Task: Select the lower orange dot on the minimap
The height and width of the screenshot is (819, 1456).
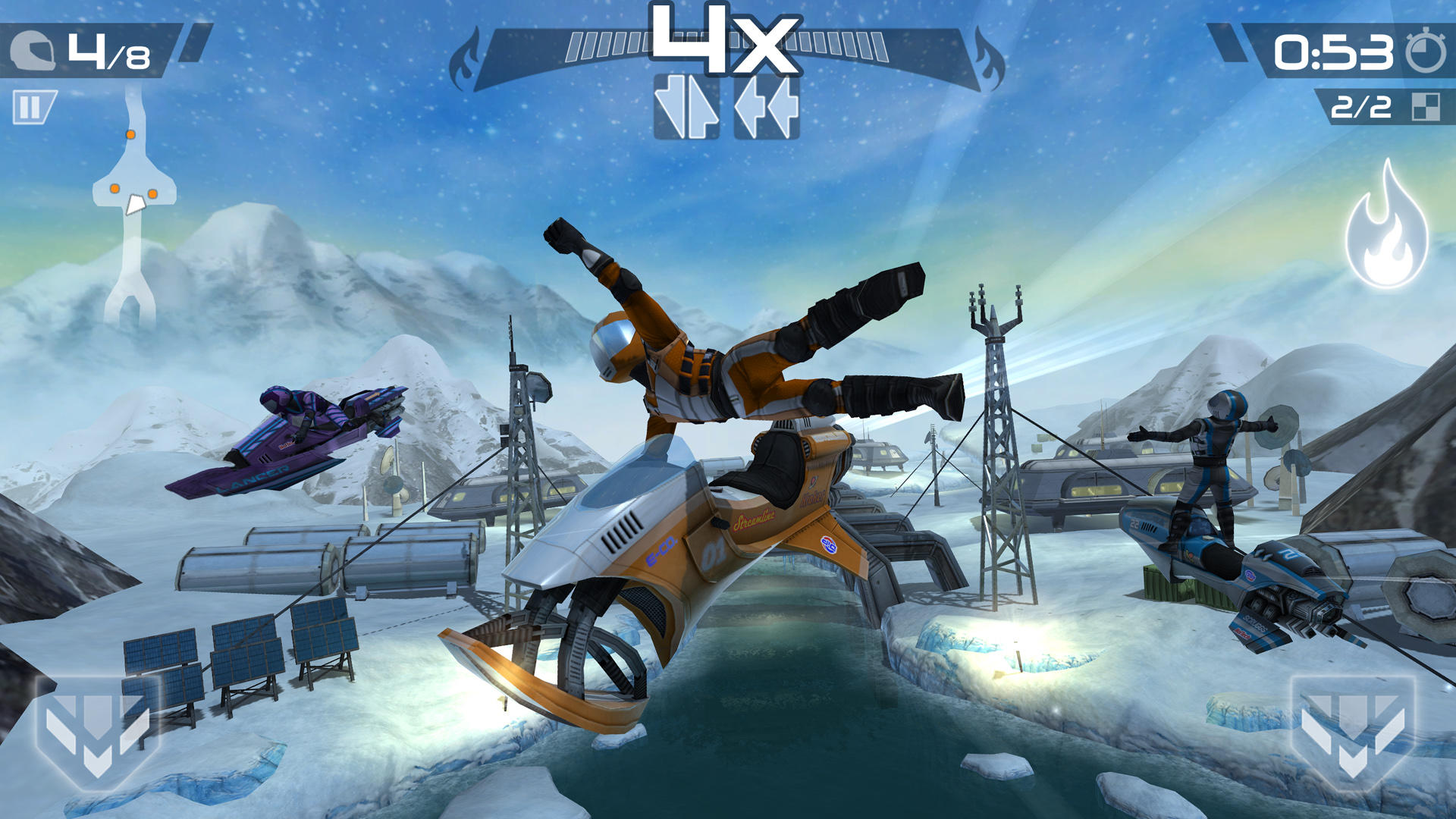Action: pos(115,189)
